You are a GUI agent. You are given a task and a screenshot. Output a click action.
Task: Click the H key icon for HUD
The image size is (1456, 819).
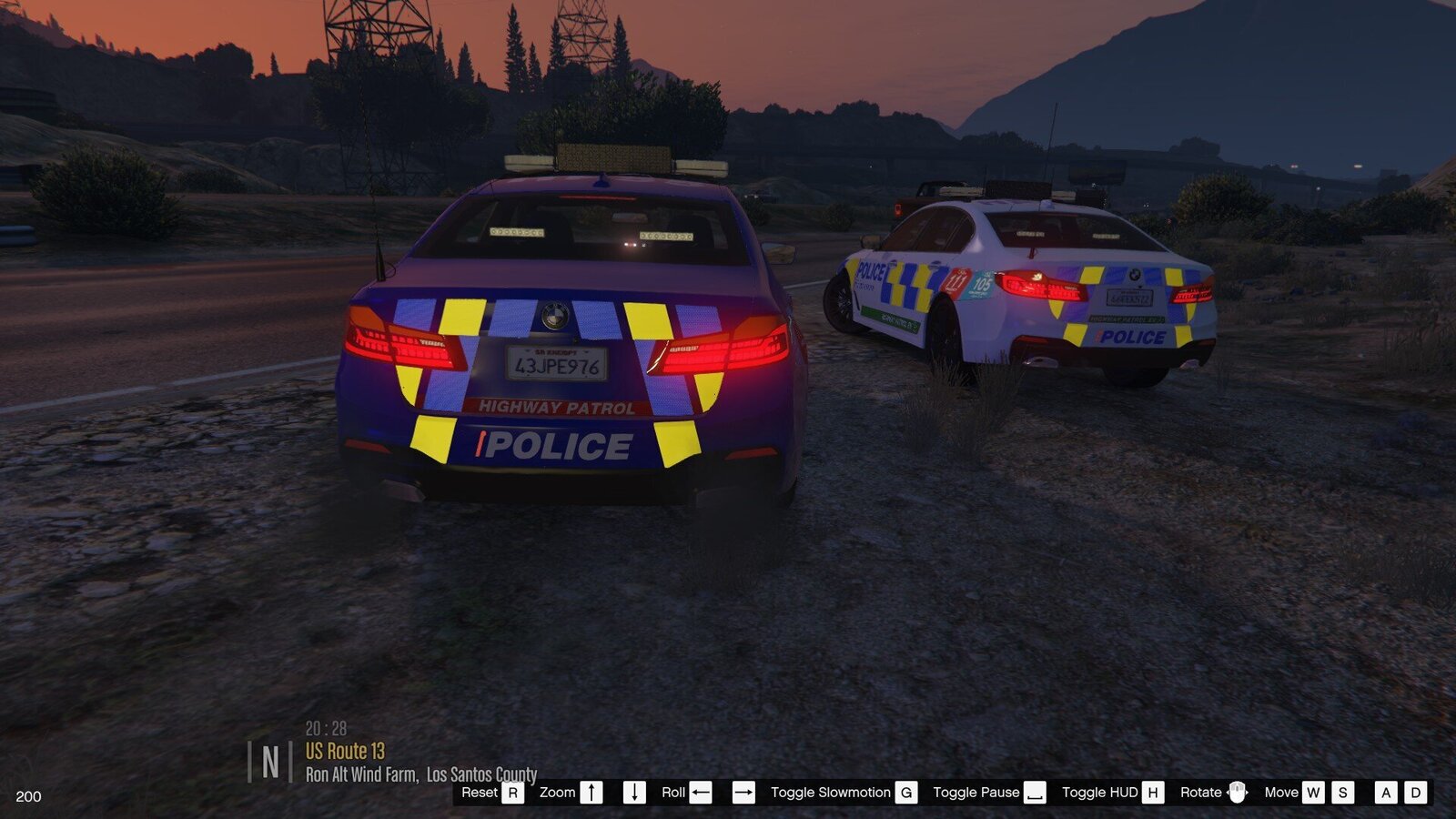(1151, 793)
